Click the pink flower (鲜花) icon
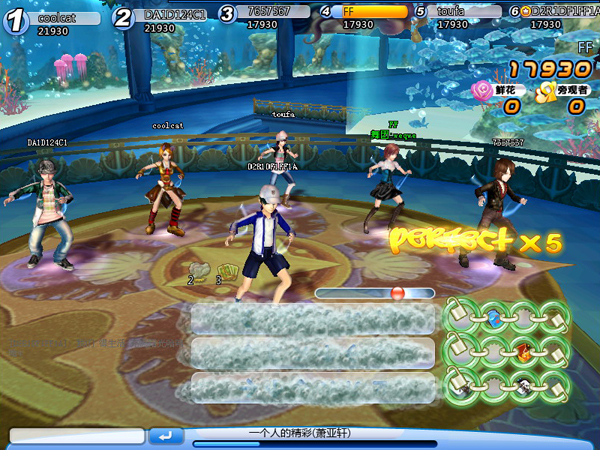The width and height of the screenshot is (600, 450). tap(480, 91)
